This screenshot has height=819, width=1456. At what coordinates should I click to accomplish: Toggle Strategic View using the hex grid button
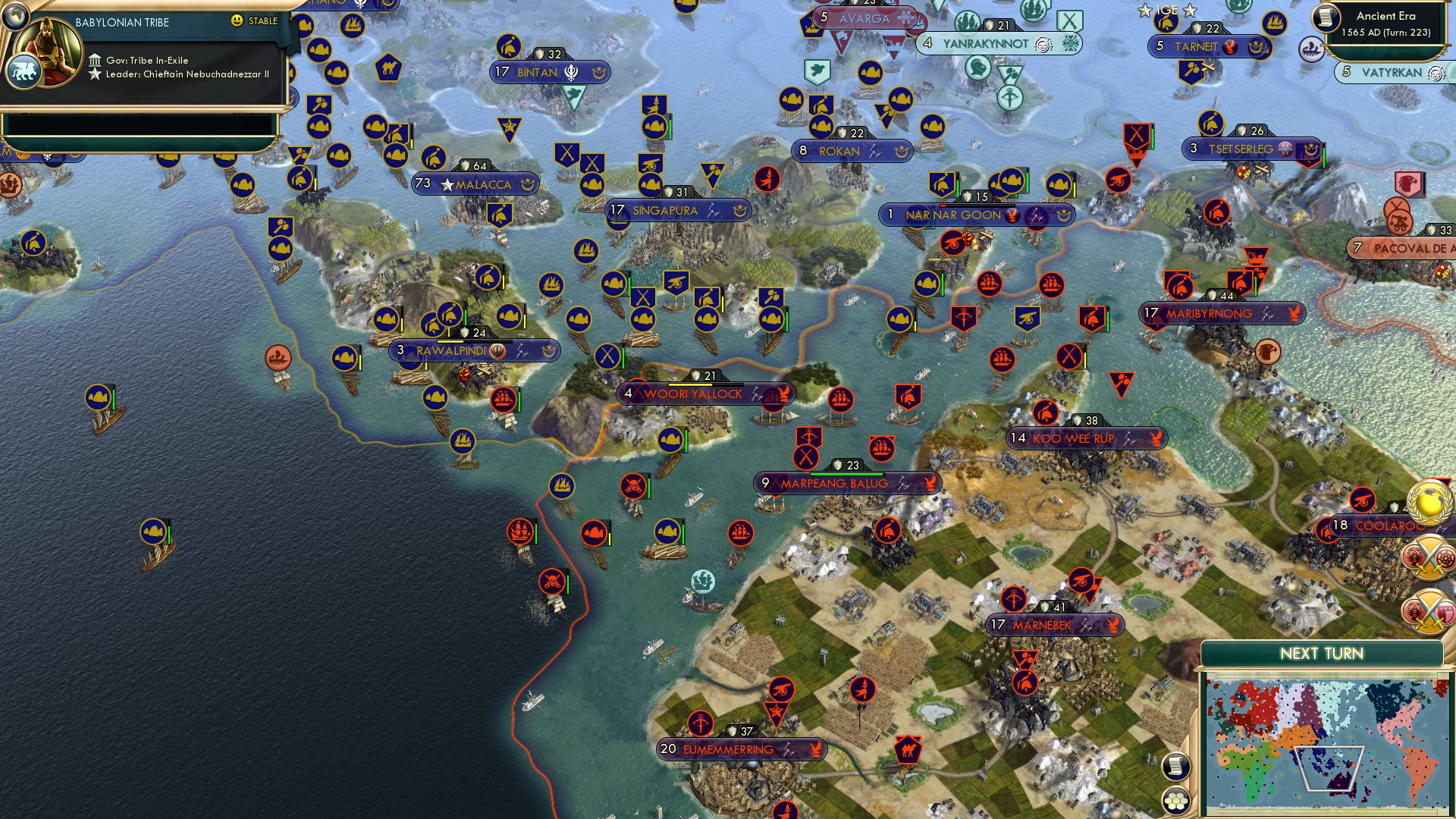click(1175, 799)
